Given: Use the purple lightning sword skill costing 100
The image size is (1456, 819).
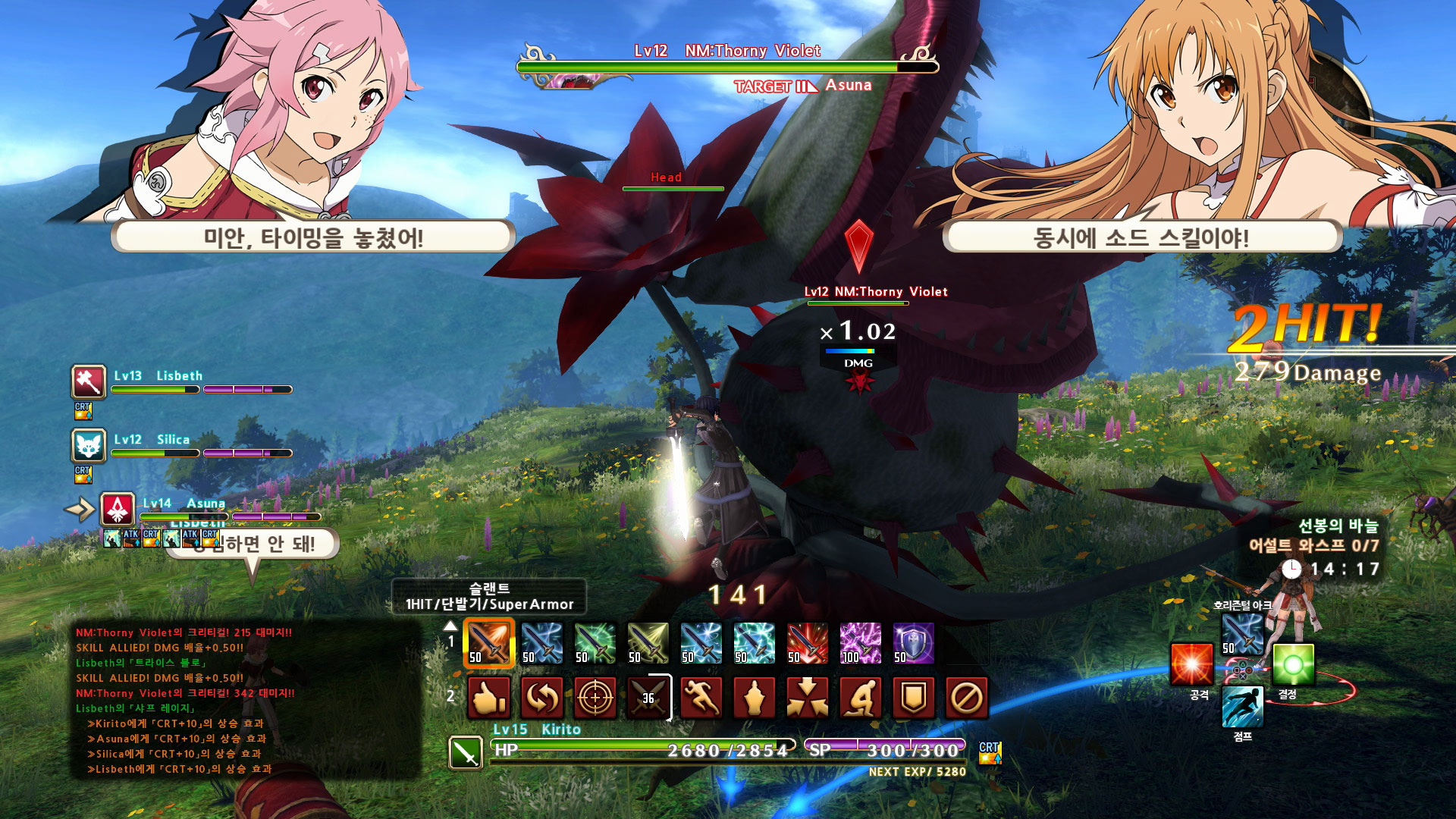Looking at the screenshot, I should tap(861, 643).
